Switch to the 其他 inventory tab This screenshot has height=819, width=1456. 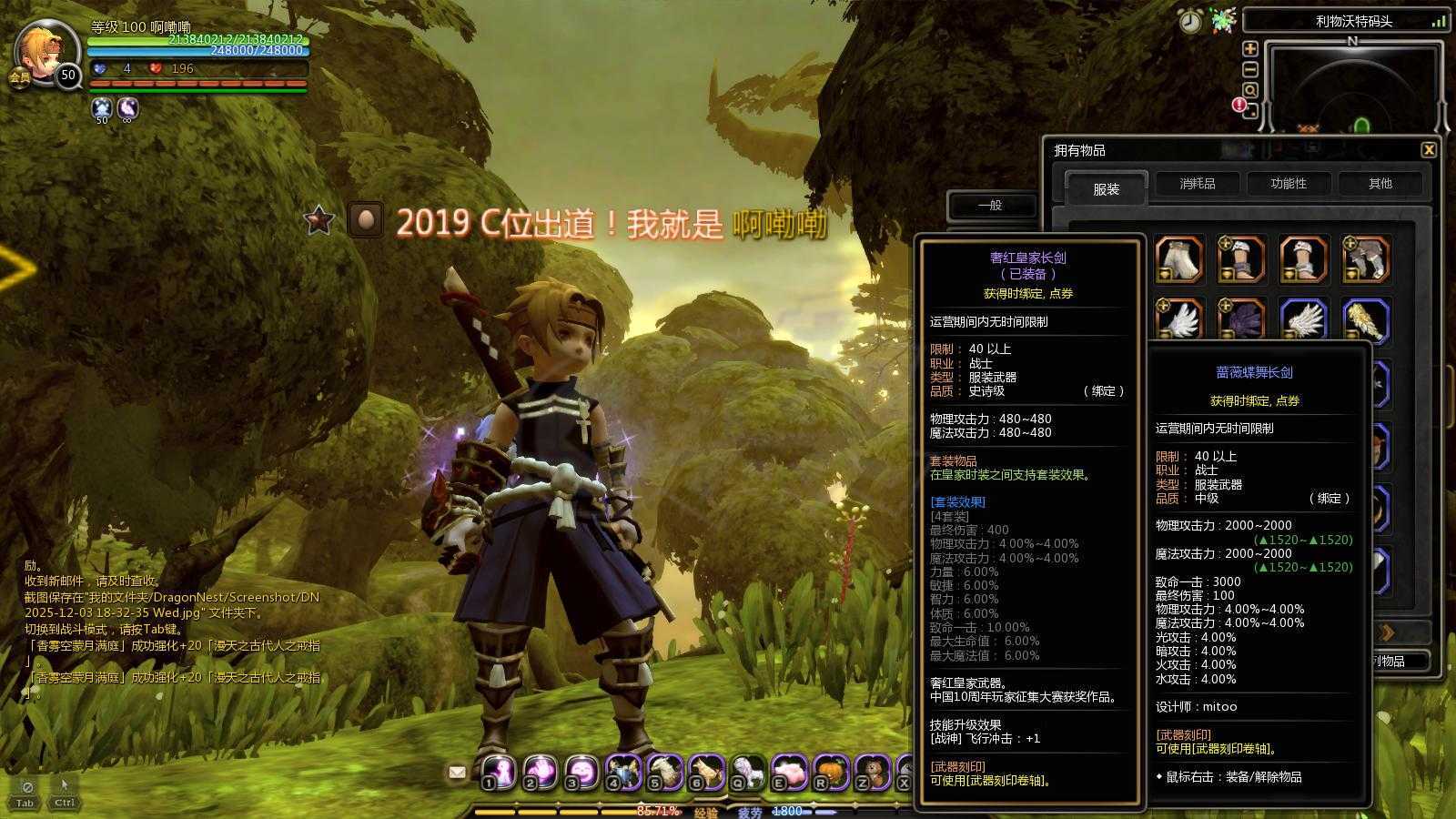[x=1380, y=183]
